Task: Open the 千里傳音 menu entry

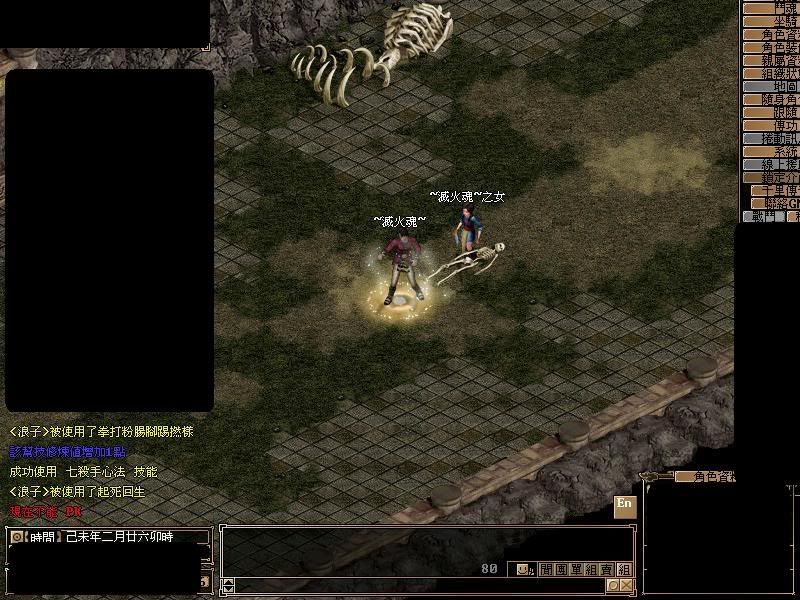Action: tap(780, 190)
